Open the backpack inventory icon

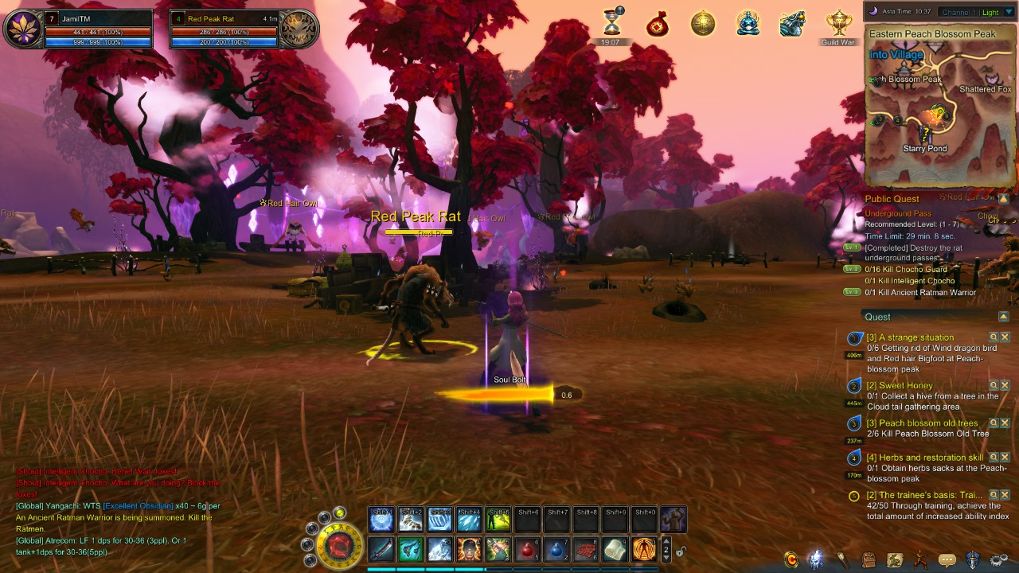pos(870,560)
